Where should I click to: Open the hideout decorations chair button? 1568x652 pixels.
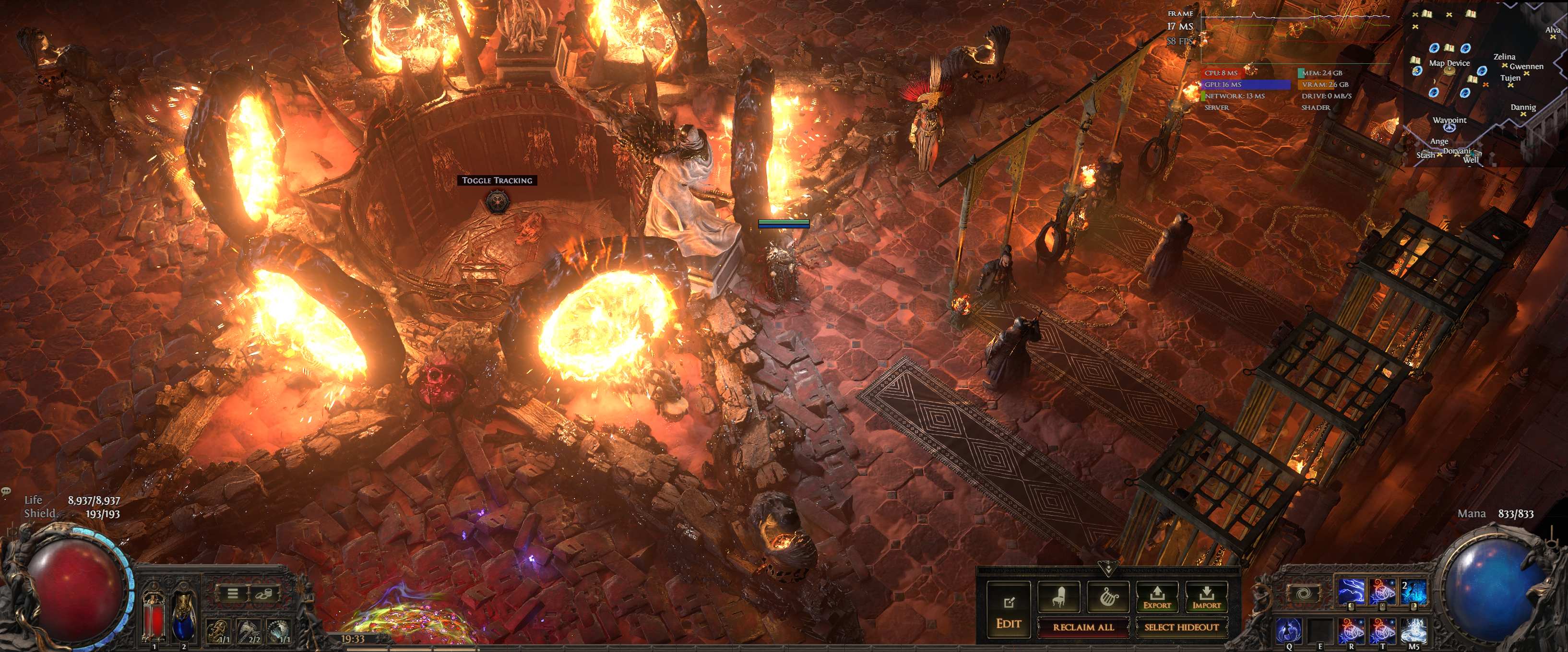click(1058, 598)
